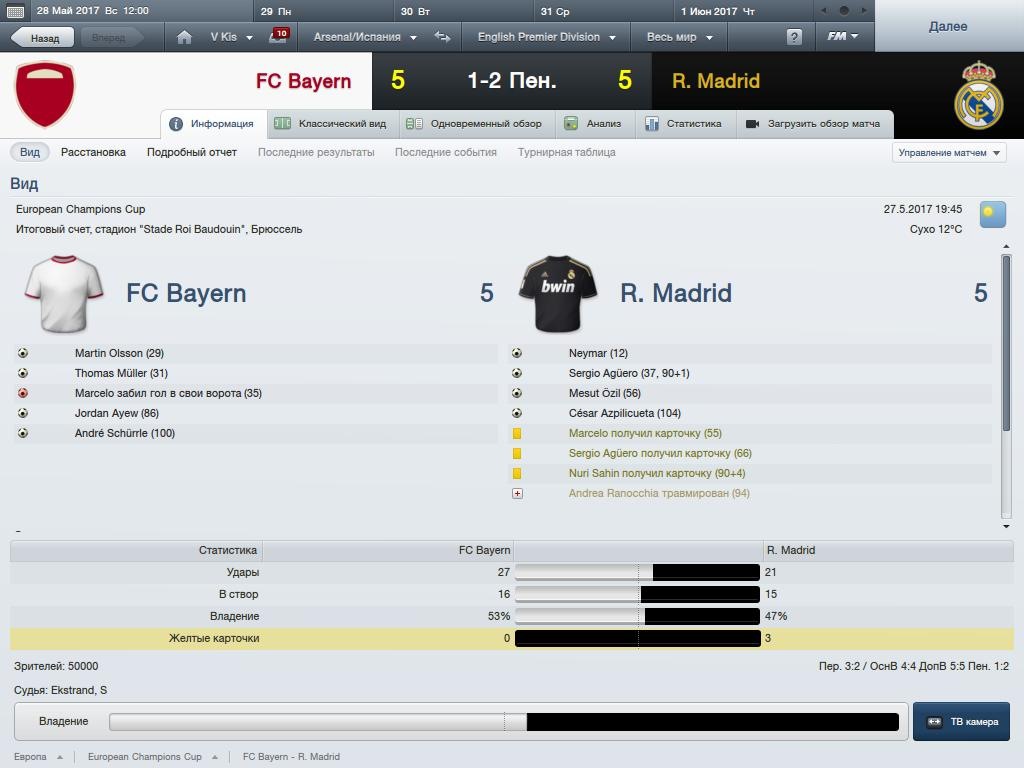1024x768 pixels.
Task: Open the Весь мир world menu
Action: click(679, 37)
